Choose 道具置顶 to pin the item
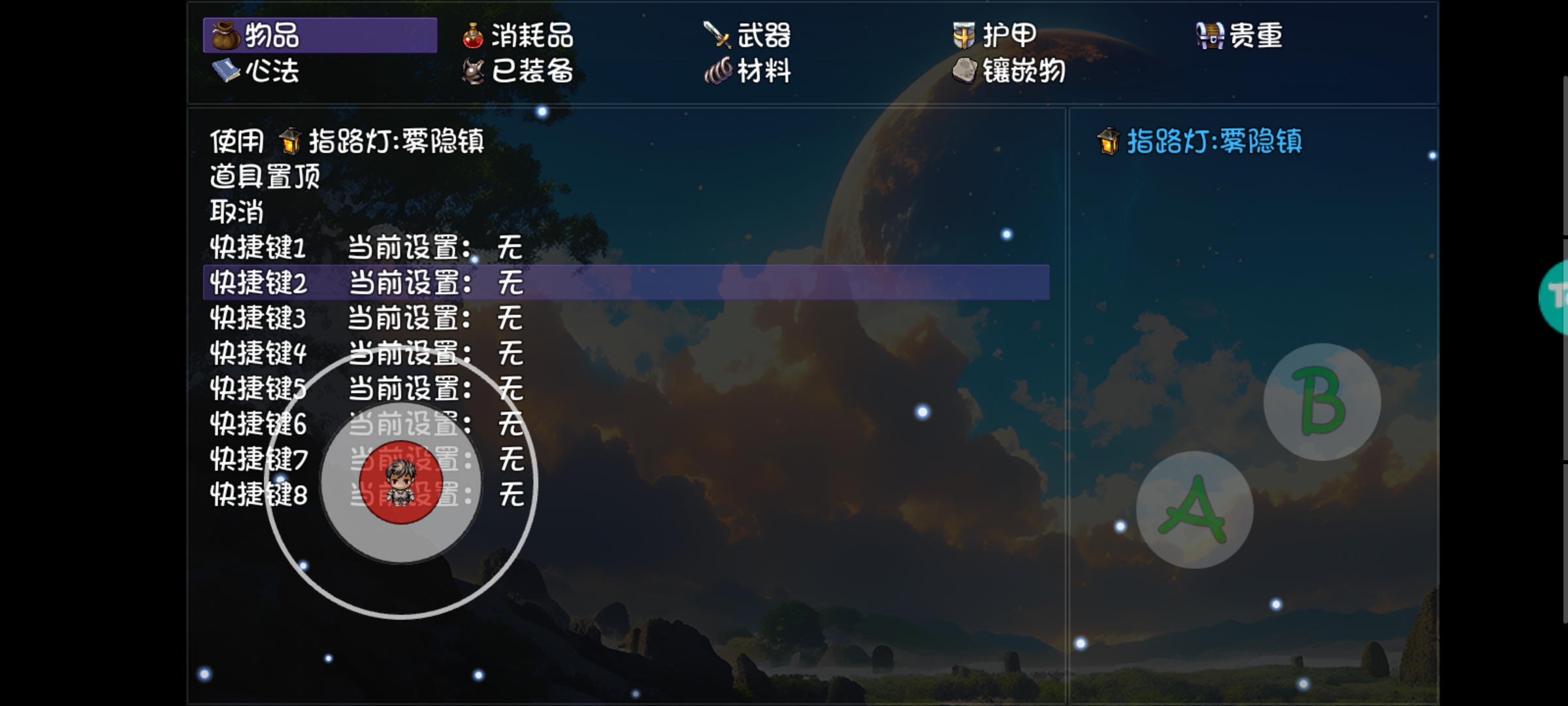1568x706 pixels. click(264, 176)
